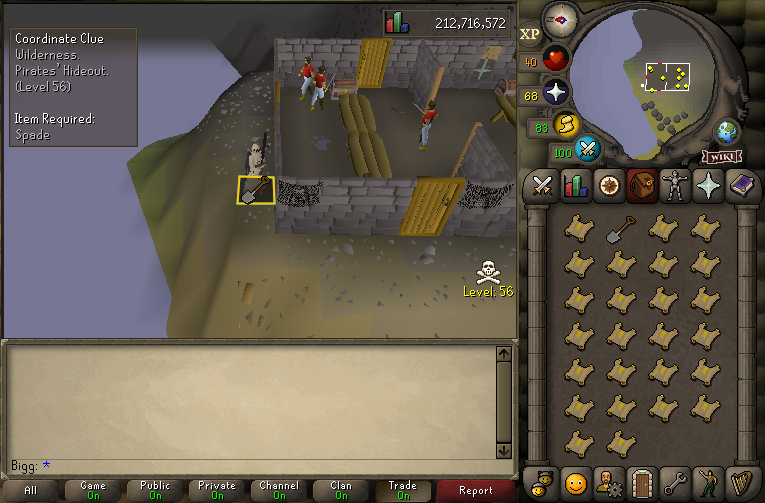Open the Friends List smiley tab
Screen dimensions: 765x503
[x=575, y=485]
